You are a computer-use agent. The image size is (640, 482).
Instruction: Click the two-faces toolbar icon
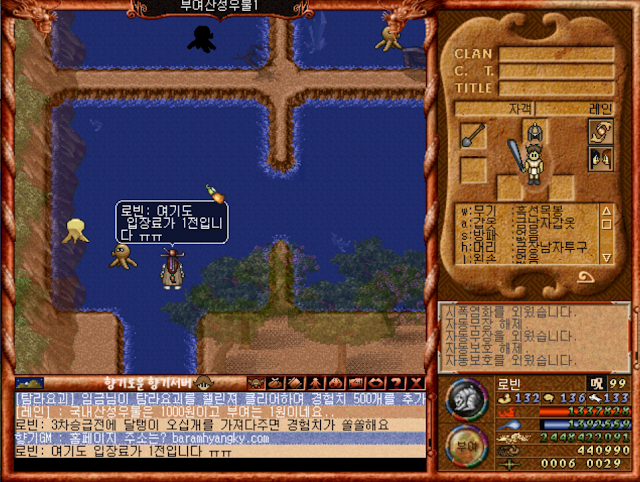[x=336, y=382]
